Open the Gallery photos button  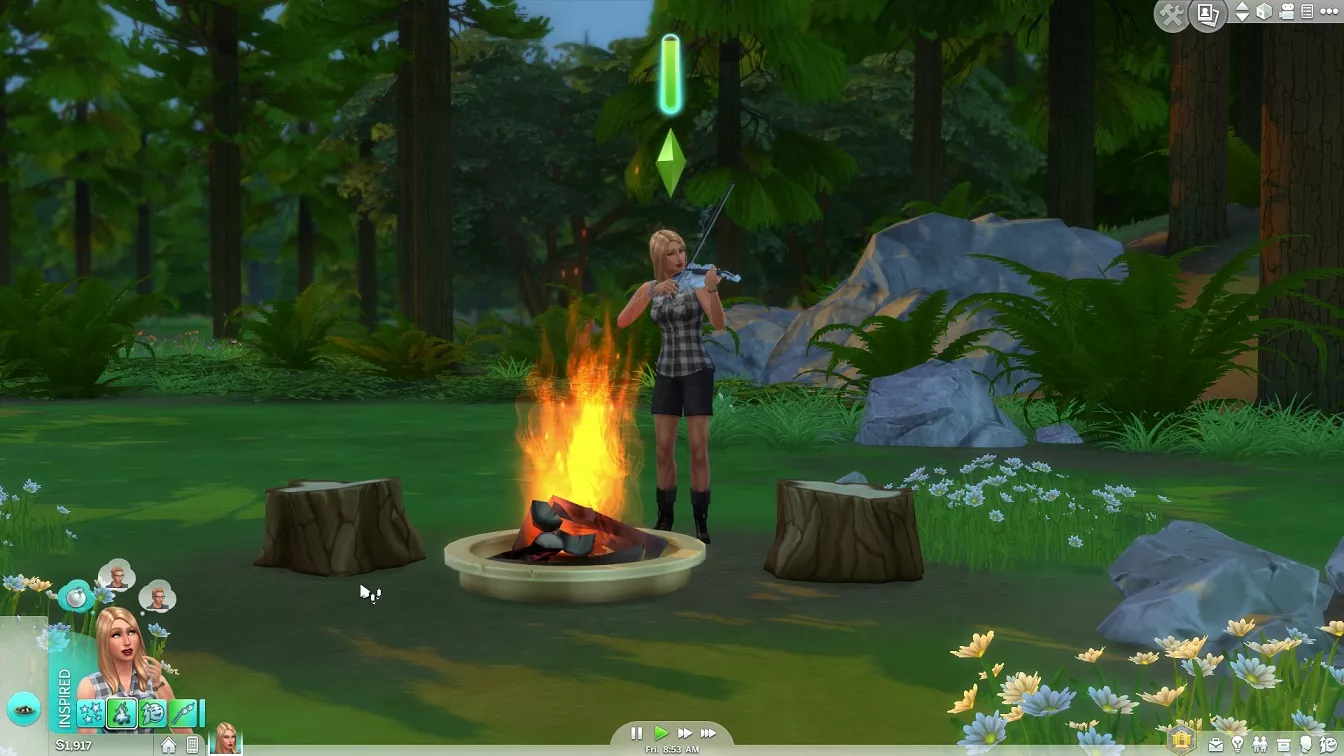tap(1209, 15)
